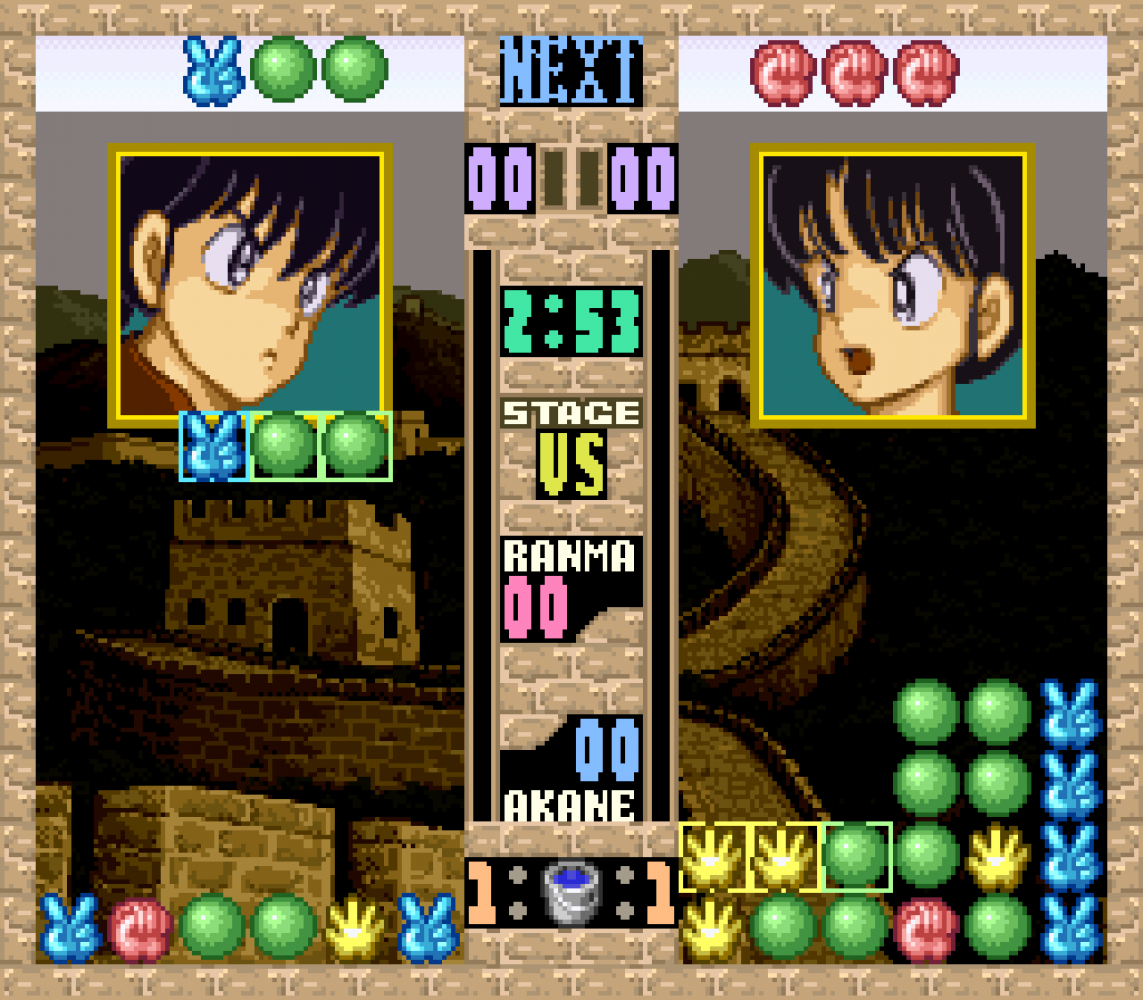Click Ranma's character portrait
Image resolution: width=1143 pixels, height=1000 pixels.
(x=250, y=286)
